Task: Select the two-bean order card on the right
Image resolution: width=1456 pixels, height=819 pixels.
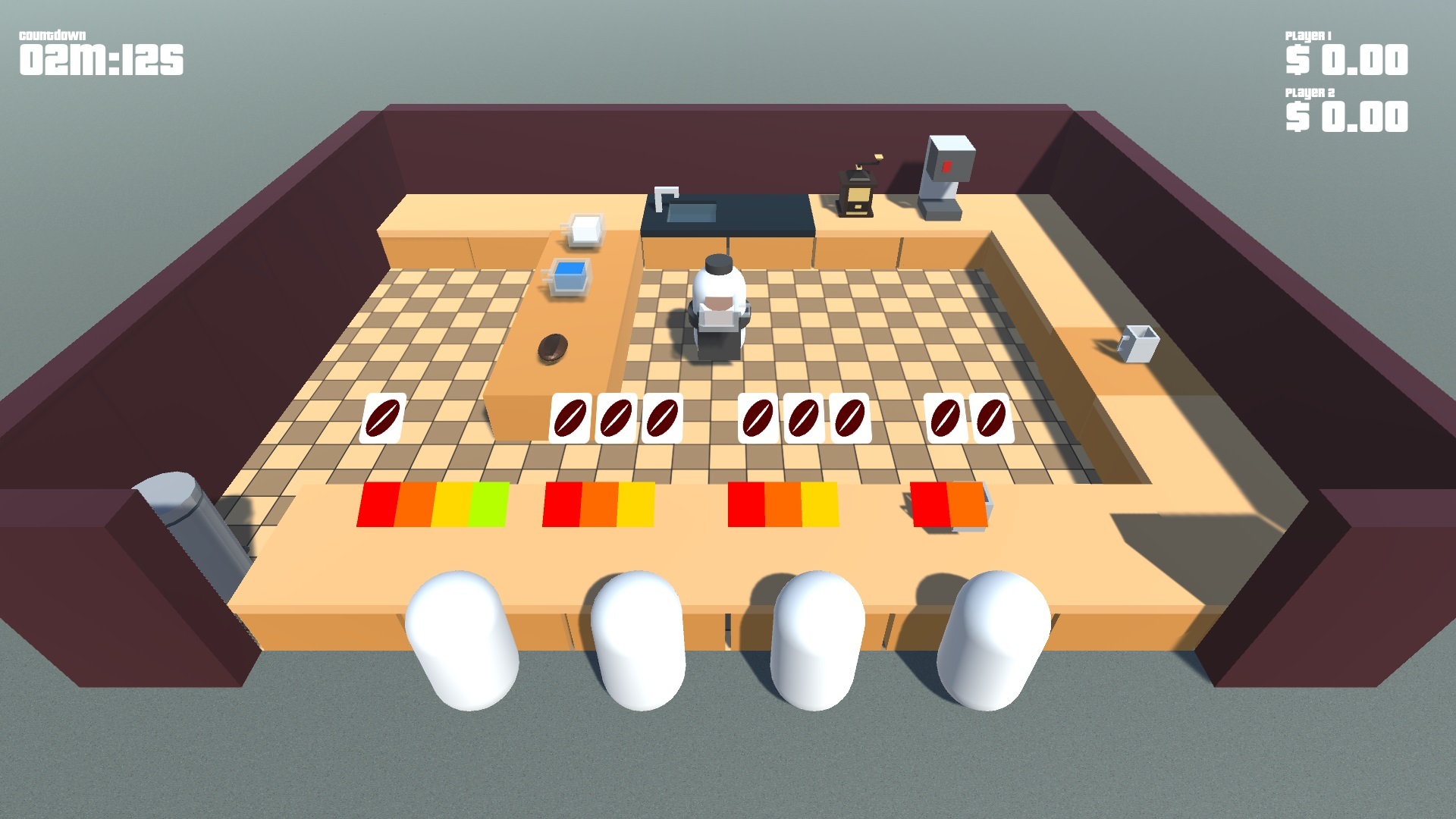Action: click(967, 417)
